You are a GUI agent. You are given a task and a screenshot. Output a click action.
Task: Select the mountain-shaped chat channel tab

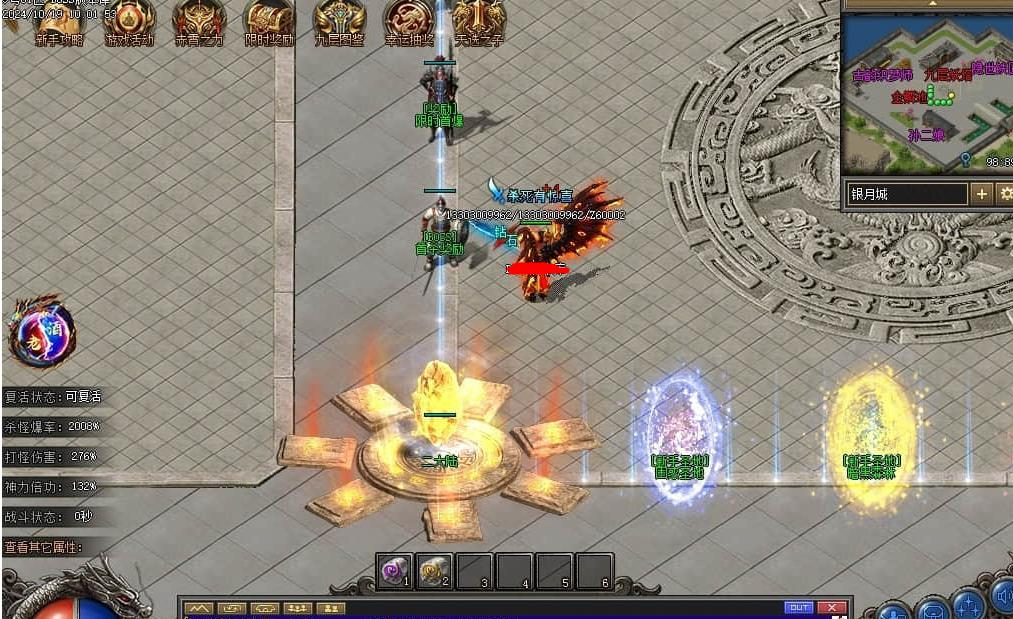(x=200, y=608)
